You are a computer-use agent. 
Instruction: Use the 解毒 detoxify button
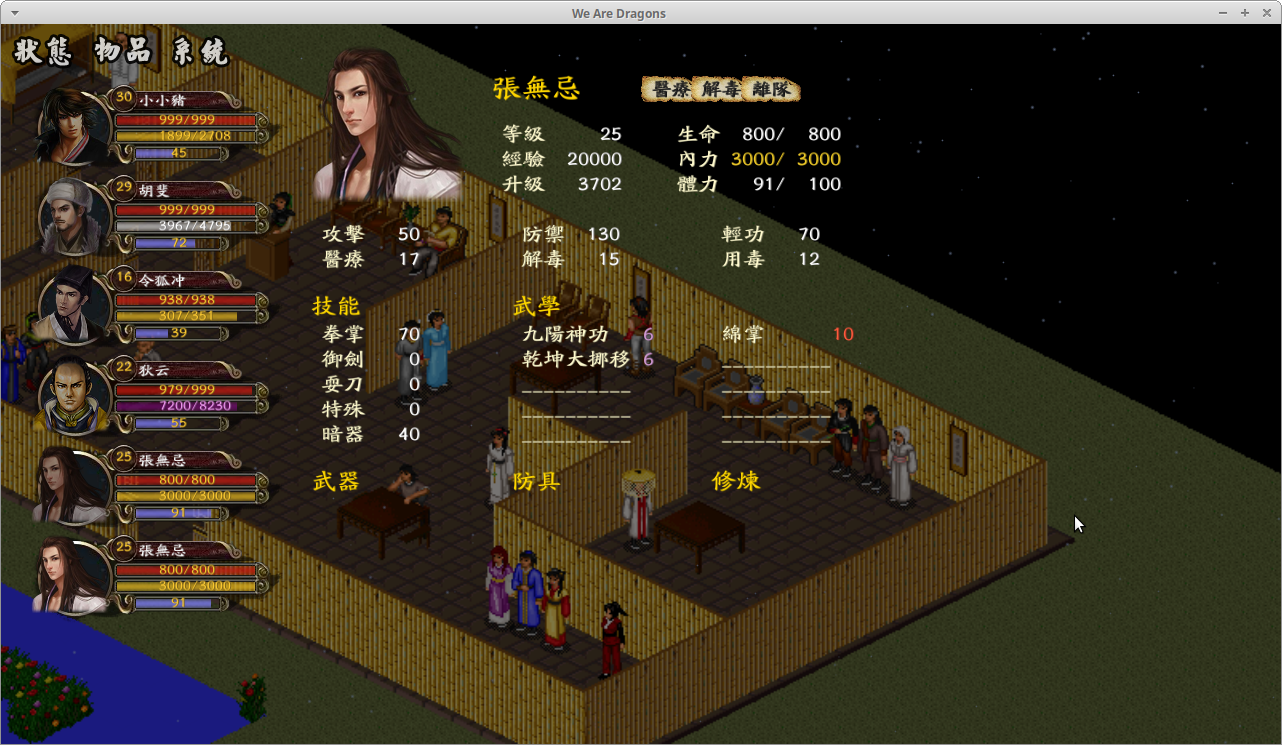[720, 90]
